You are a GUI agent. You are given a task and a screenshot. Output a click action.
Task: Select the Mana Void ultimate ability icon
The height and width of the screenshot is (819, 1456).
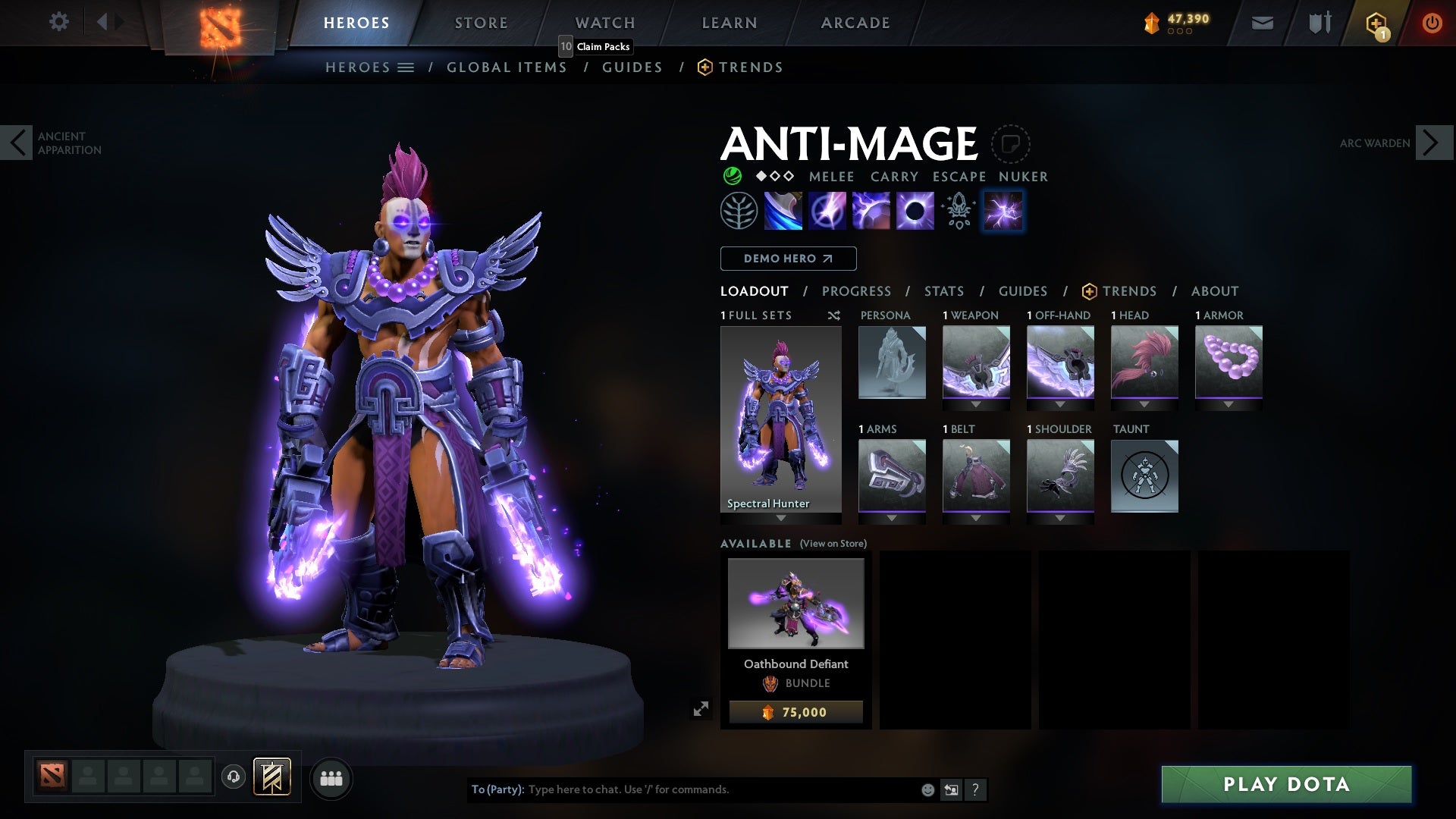tap(914, 210)
